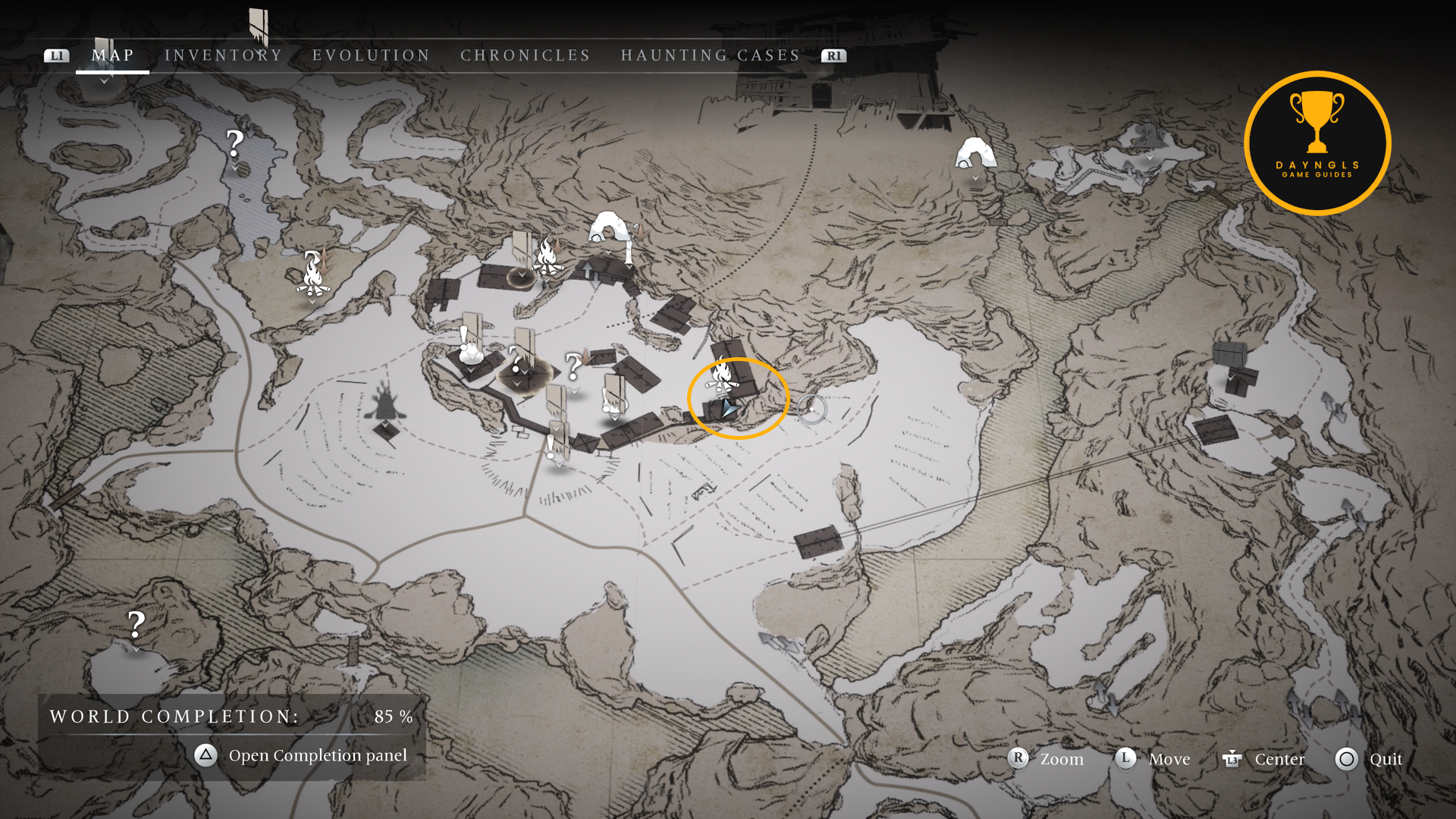Switch to the Inventory tab

pyautogui.click(x=223, y=55)
